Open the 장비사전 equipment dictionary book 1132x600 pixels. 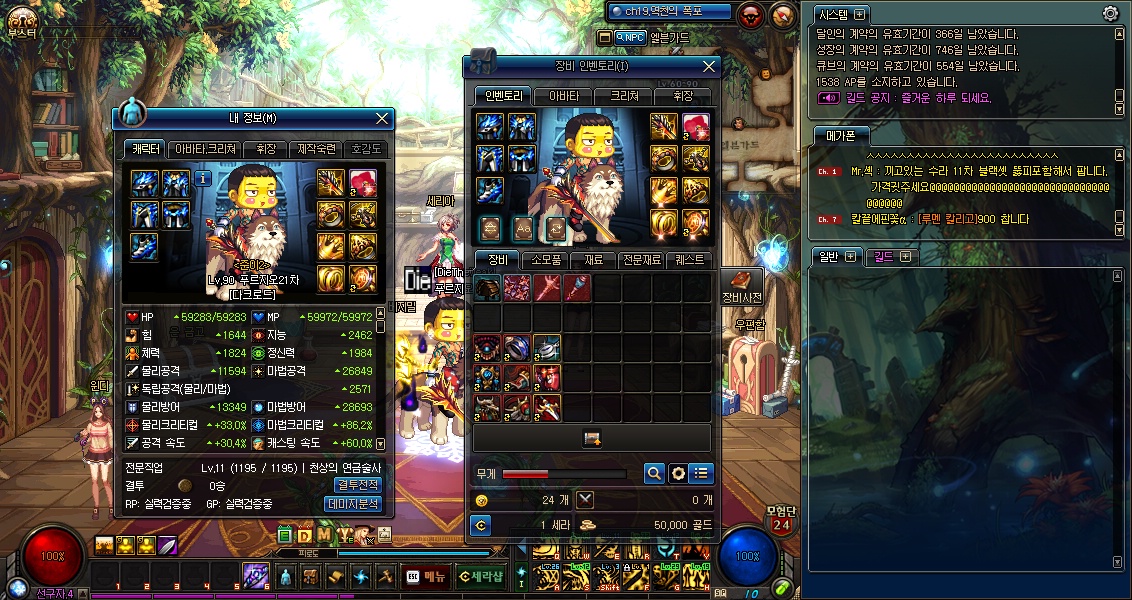[x=742, y=286]
